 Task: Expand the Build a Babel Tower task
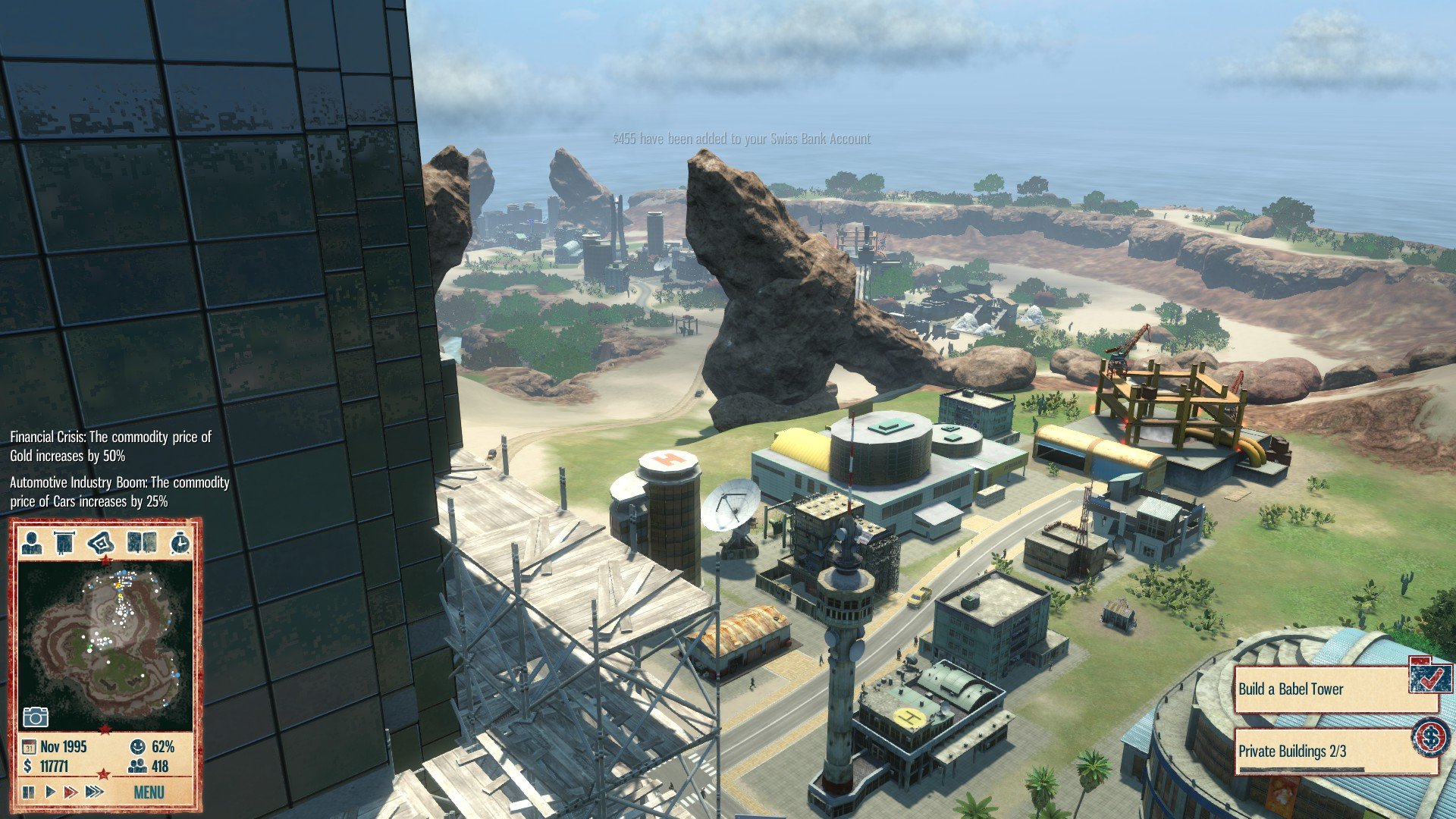coord(1289,690)
